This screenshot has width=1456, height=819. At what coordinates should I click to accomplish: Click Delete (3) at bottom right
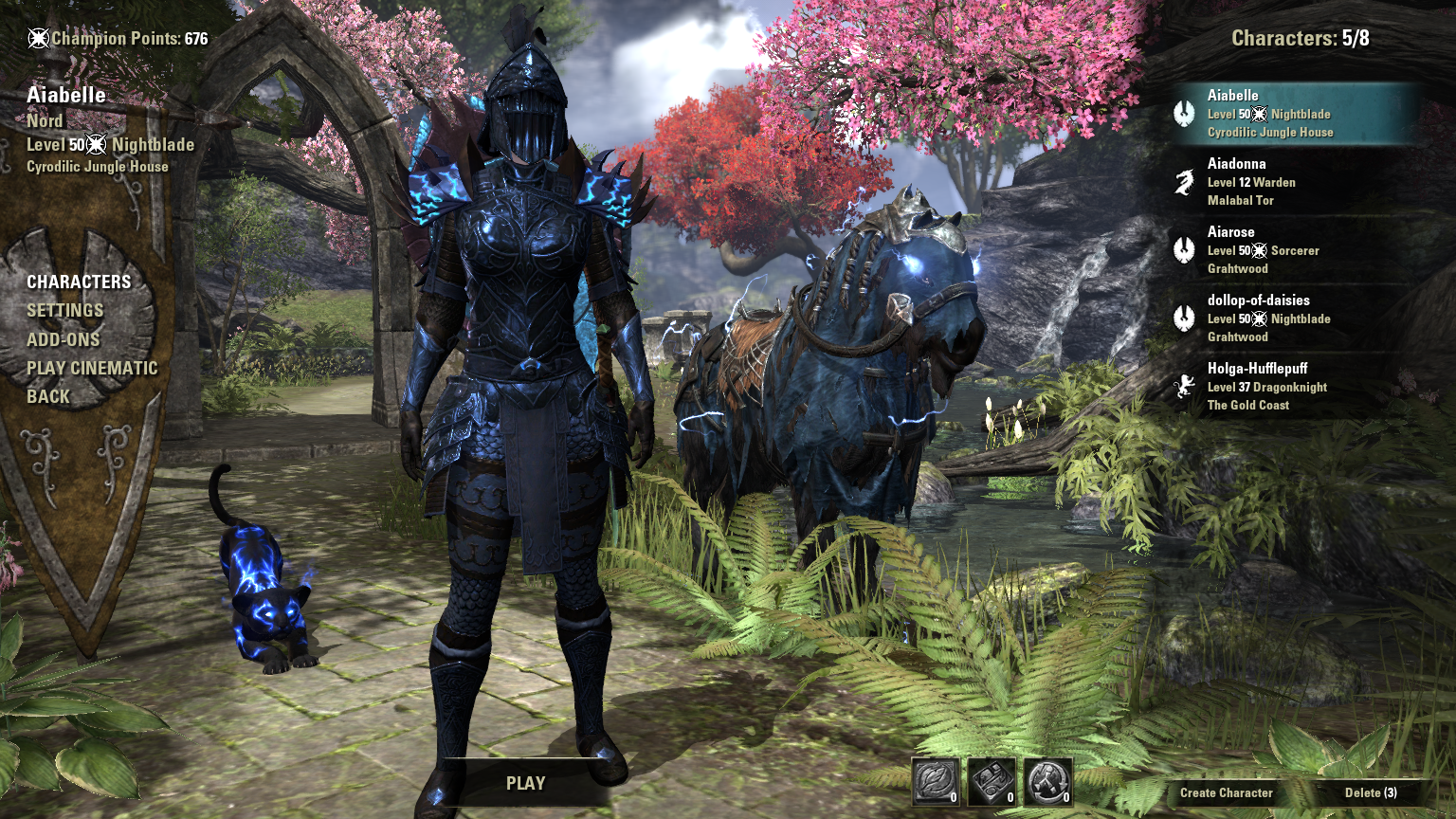[1372, 792]
